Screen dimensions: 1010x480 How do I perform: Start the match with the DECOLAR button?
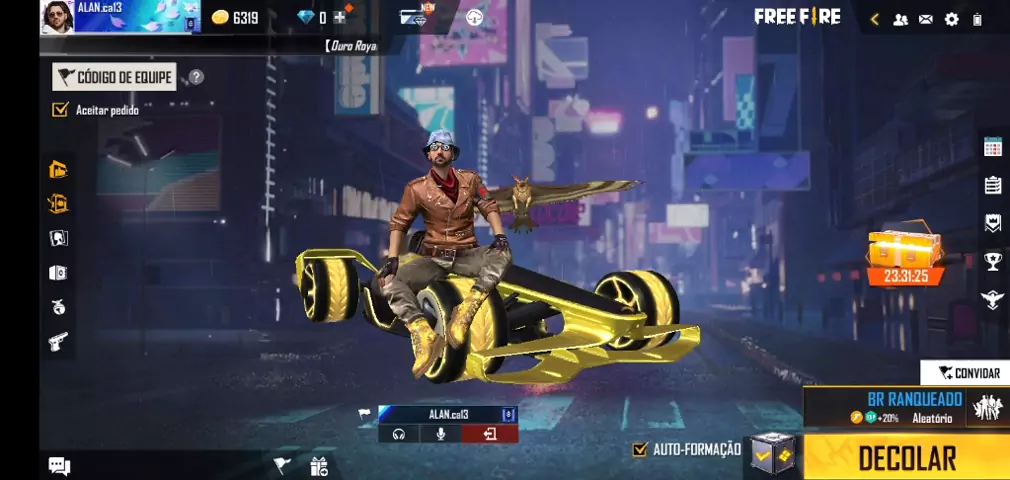pyautogui.click(x=906, y=457)
